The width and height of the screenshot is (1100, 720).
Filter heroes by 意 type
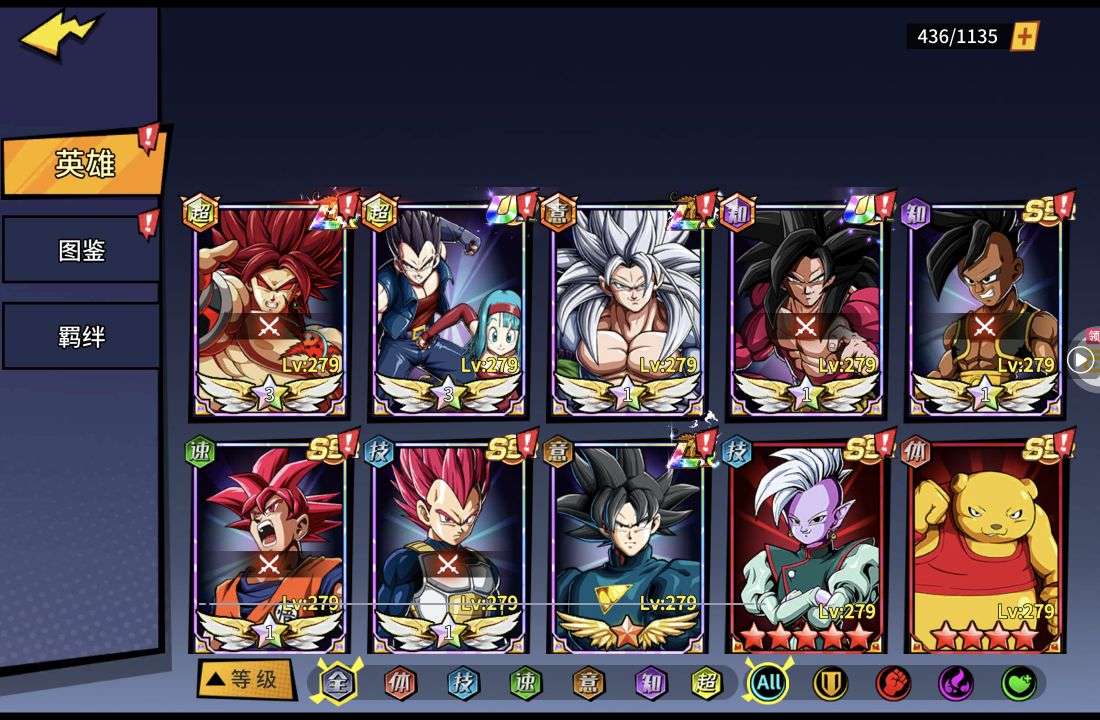point(588,683)
